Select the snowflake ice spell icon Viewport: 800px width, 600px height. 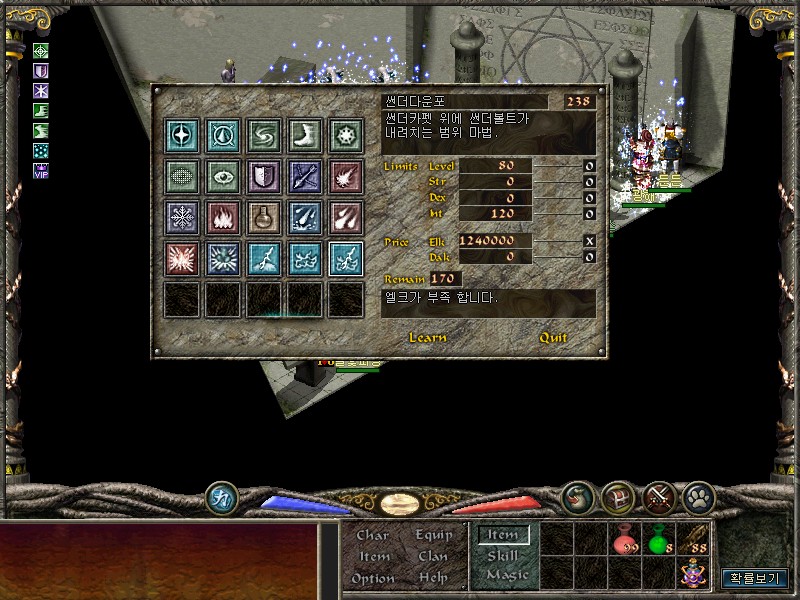click(184, 217)
